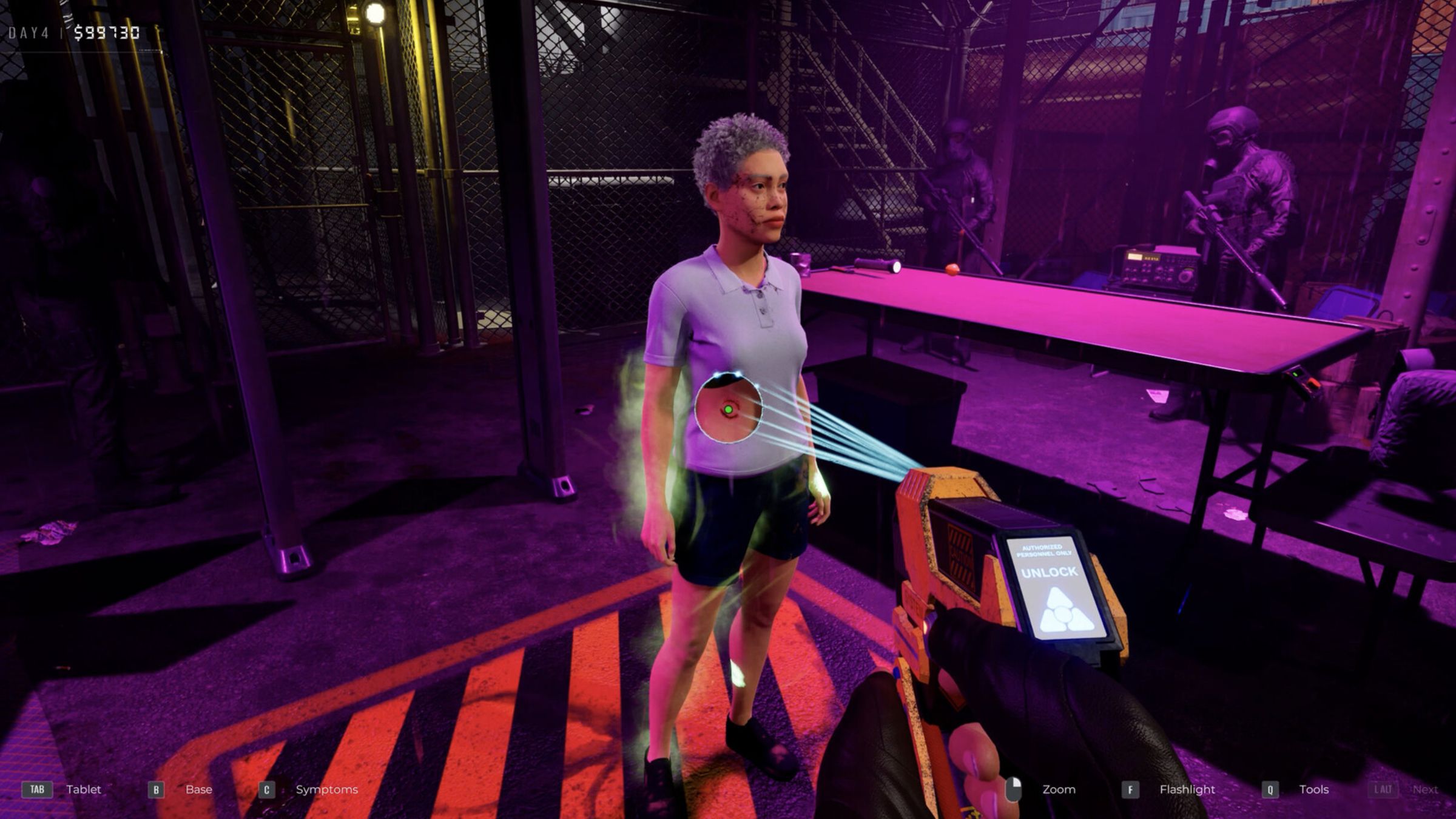Click the C key icon for Symptoms
Image resolution: width=1456 pixels, height=819 pixels.
pyautogui.click(x=266, y=790)
